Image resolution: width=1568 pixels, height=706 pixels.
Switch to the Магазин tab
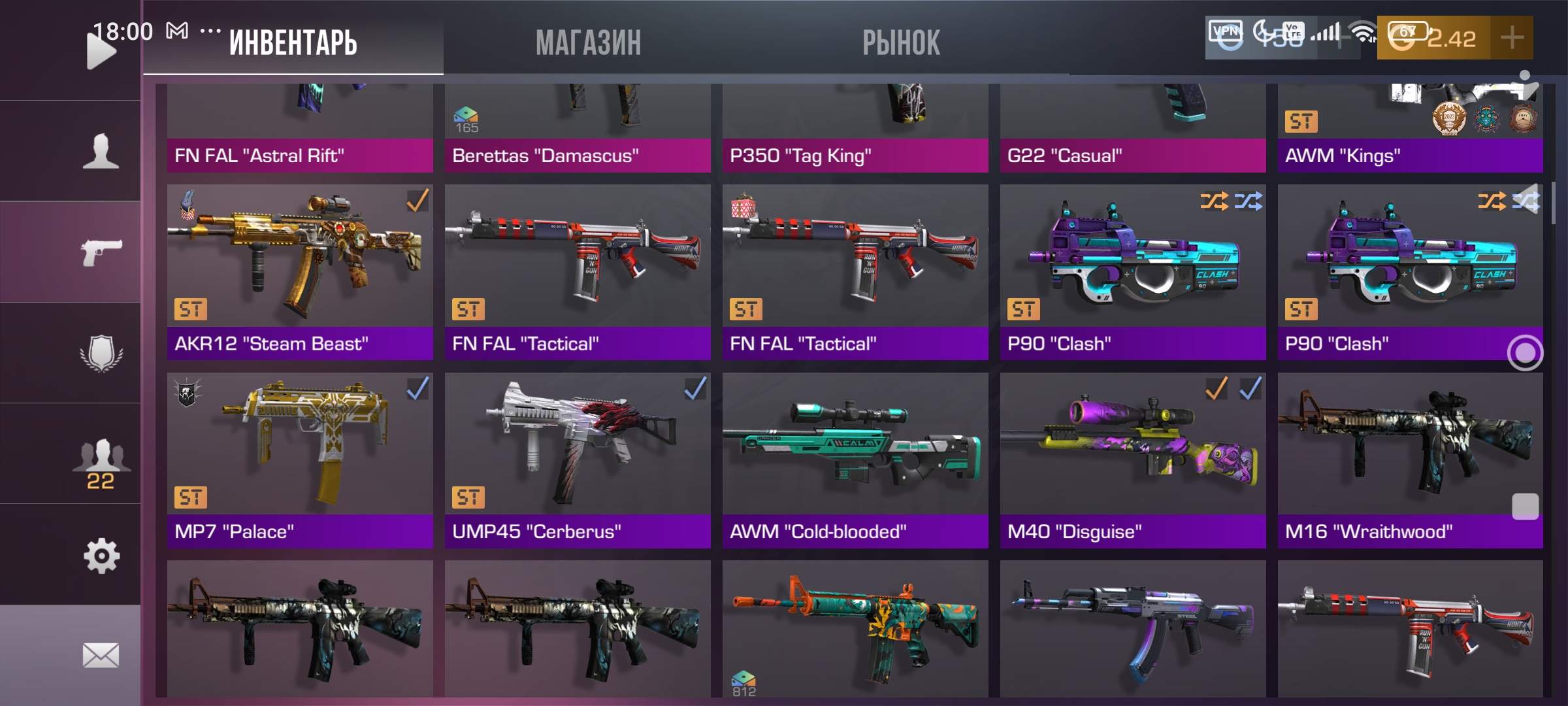point(588,43)
